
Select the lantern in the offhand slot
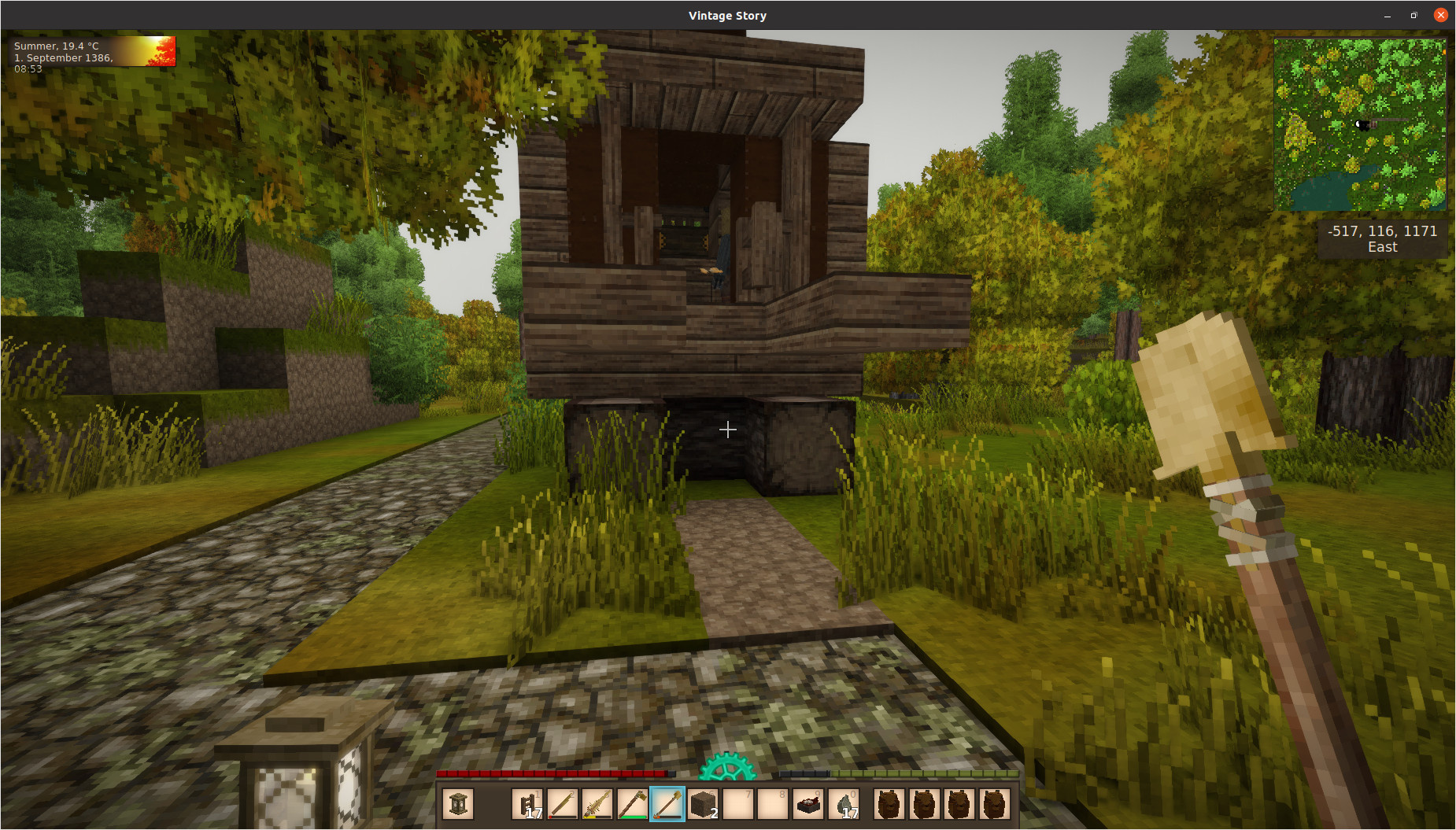(x=458, y=804)
